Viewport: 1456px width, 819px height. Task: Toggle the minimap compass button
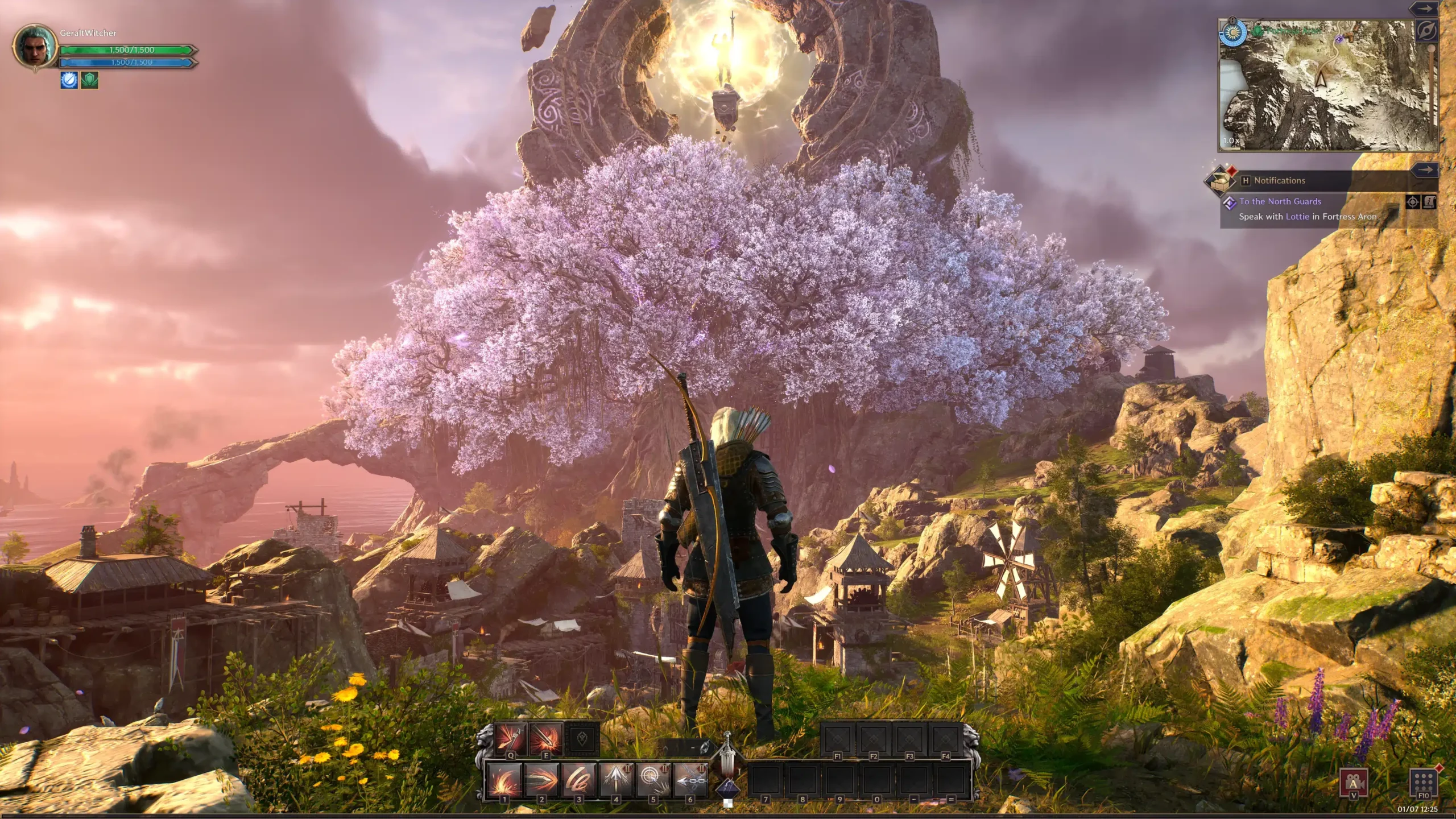1426,30
